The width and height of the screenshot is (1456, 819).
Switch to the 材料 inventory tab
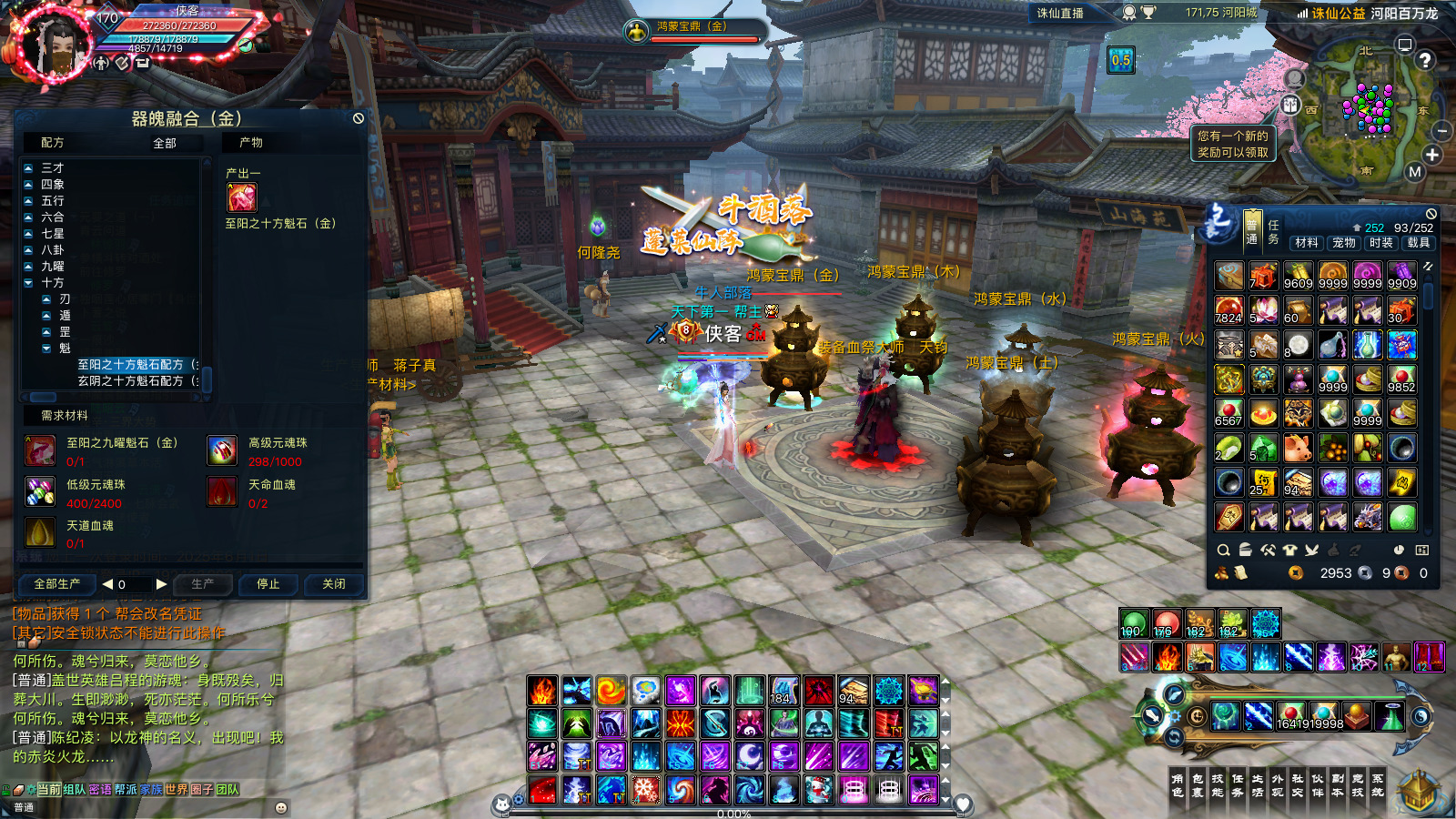[x=1307, y=243]
